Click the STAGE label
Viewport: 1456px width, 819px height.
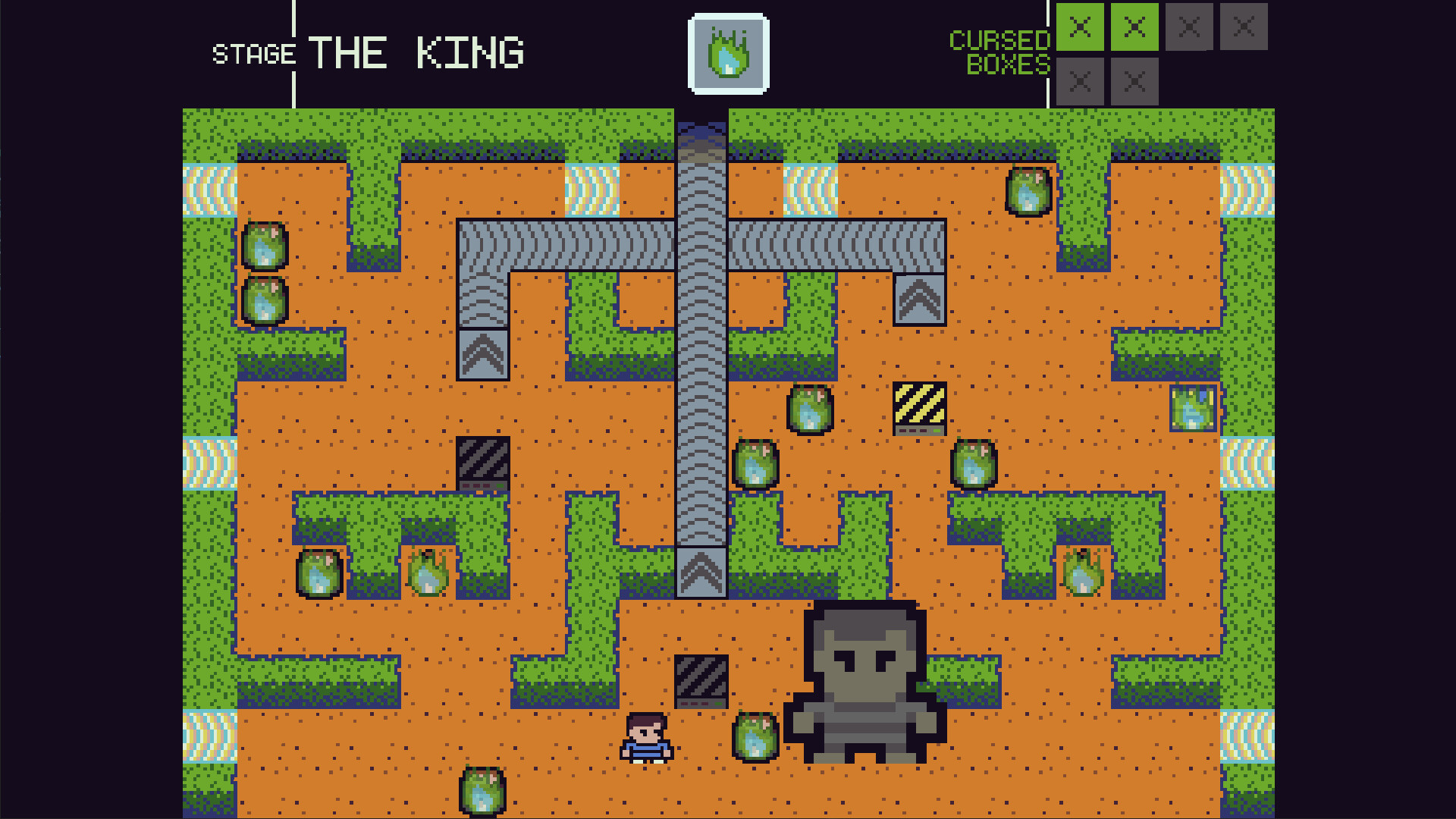[254, 55]
